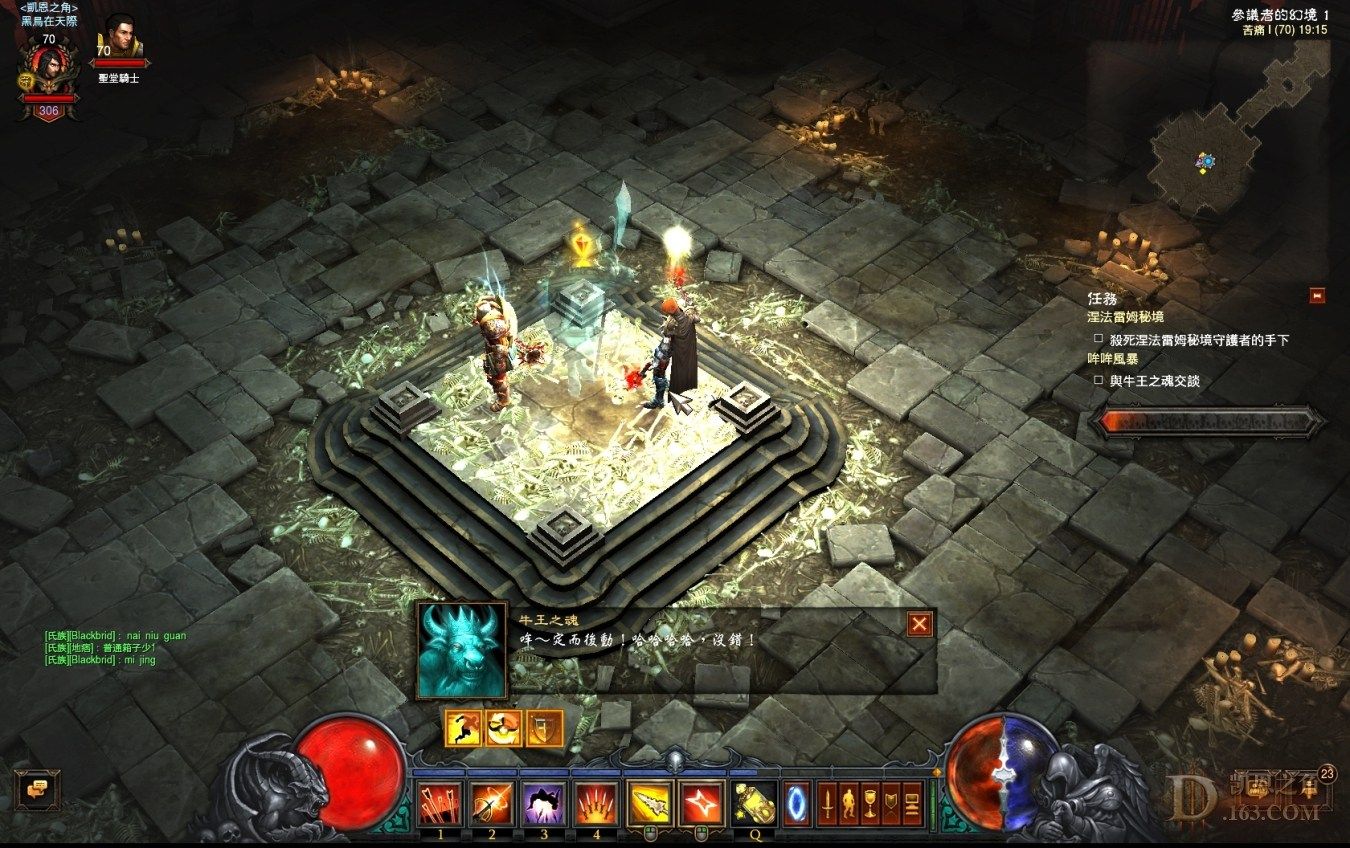Activate the falling arrows skill in slot 1

(437, 803)
